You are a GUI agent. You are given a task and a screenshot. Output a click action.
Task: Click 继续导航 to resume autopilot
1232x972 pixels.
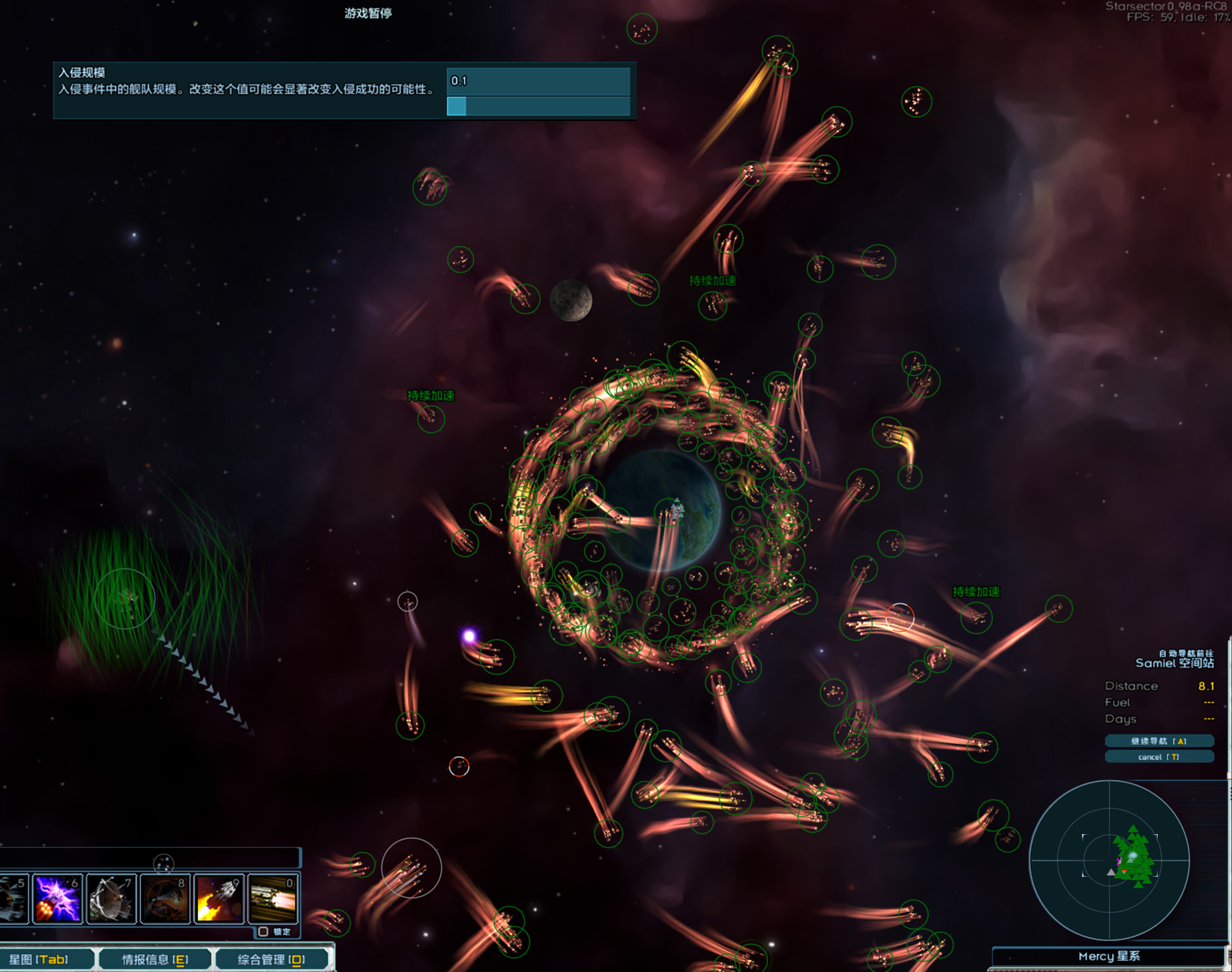pyautogui.click(x=1159, y=741)
